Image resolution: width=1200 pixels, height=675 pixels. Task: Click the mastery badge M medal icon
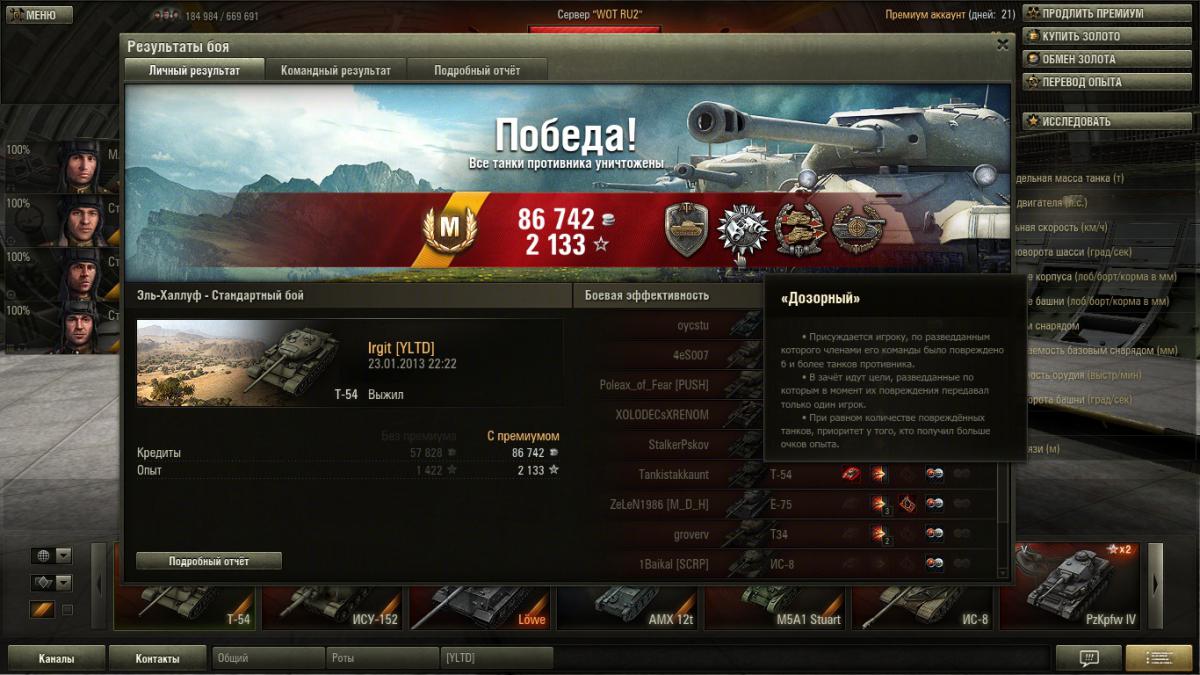tap(449, 228)
